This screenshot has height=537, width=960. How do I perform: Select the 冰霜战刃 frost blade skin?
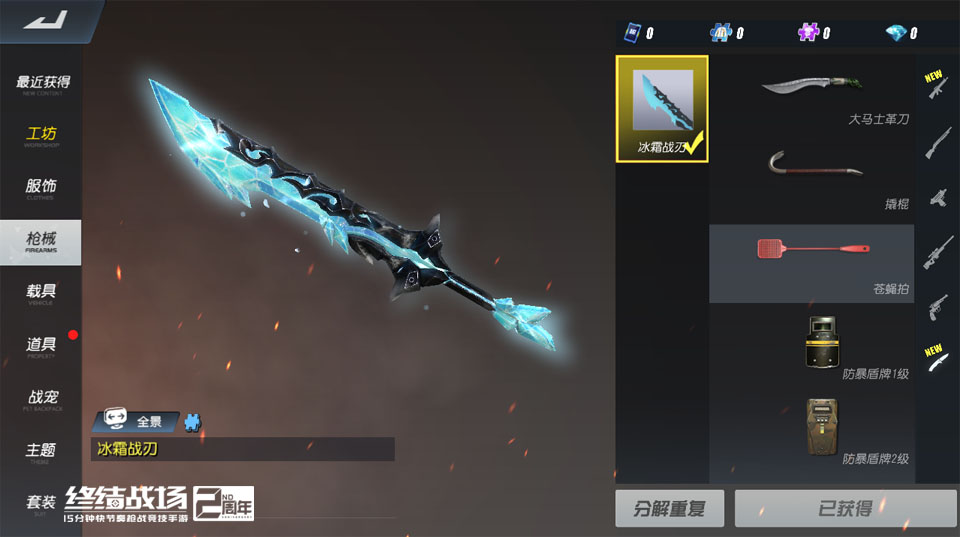click(x=662, y=108)
